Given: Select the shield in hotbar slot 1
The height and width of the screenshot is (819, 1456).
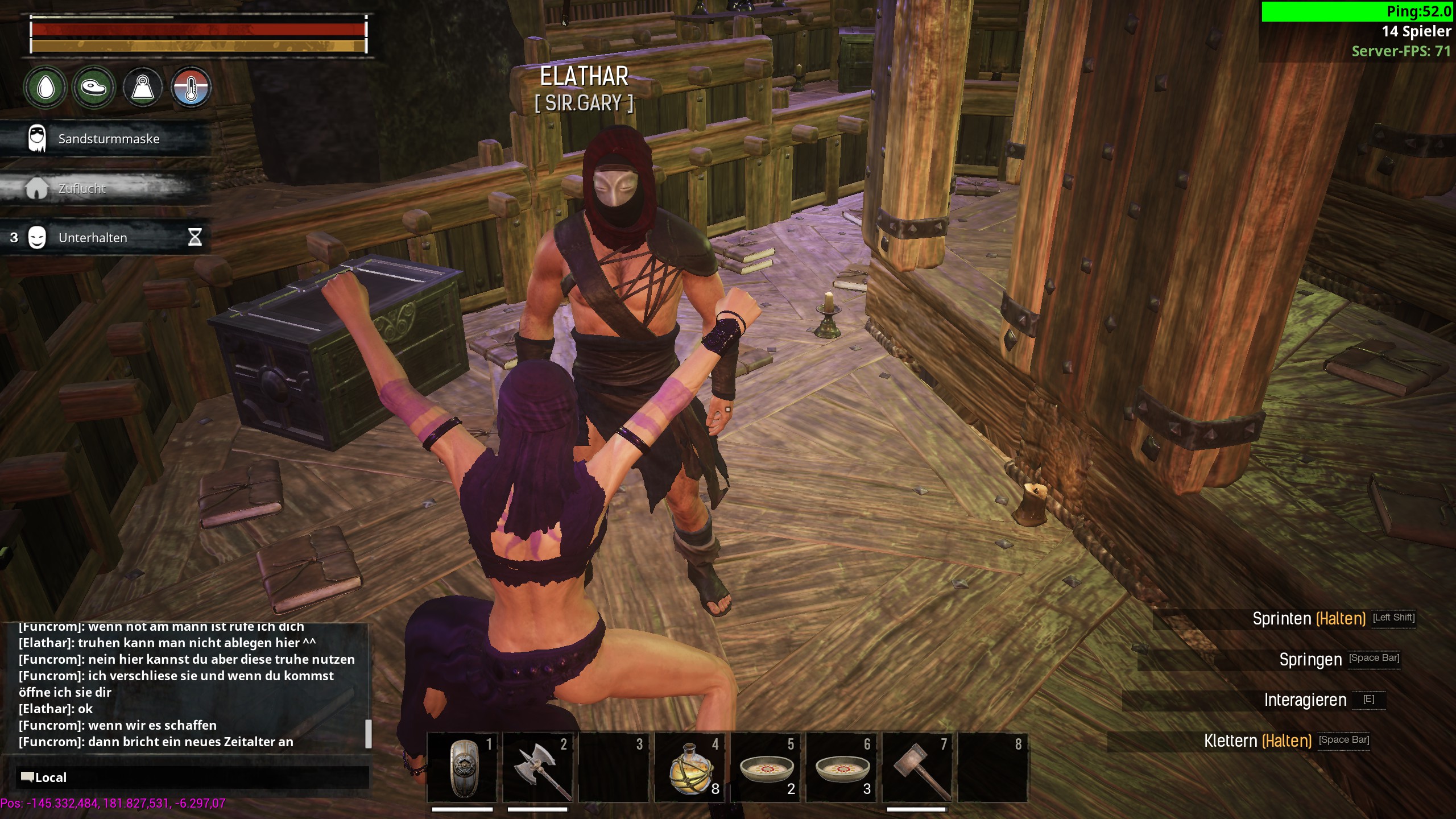Looking at the screenshot, I should click(x=462, y=767).
